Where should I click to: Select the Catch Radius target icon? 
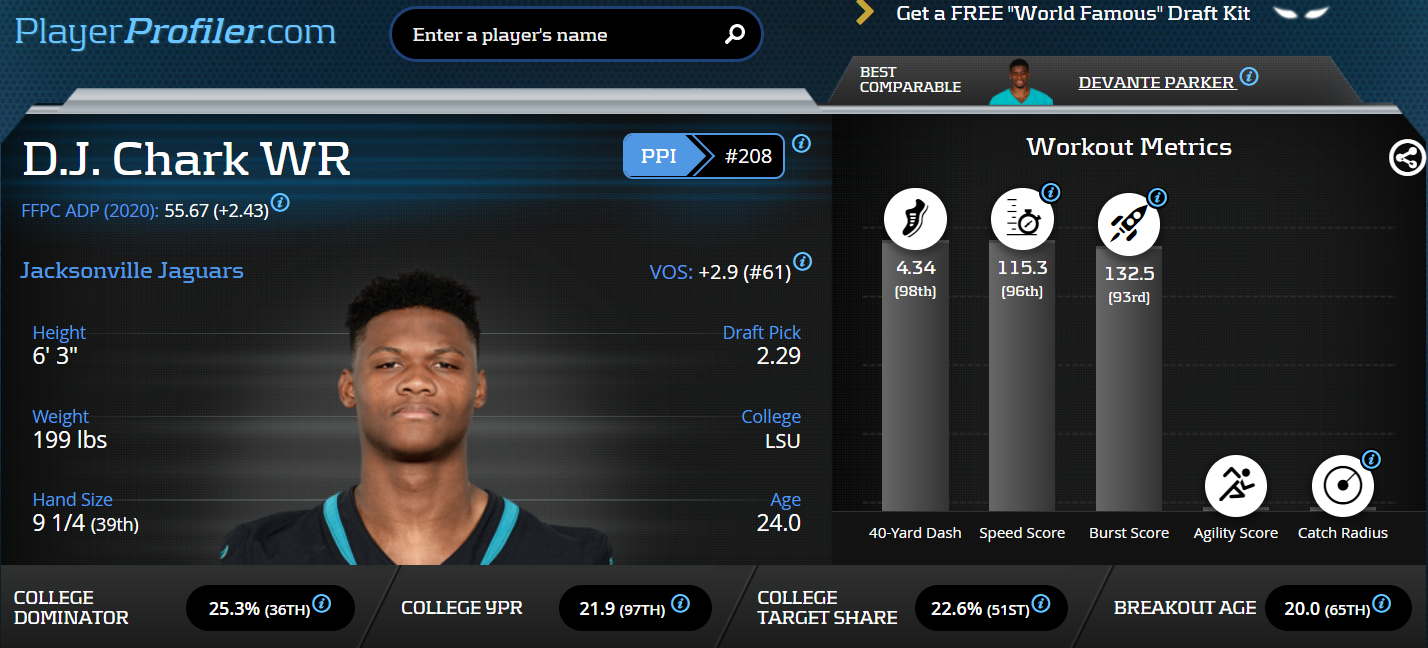1342,487
